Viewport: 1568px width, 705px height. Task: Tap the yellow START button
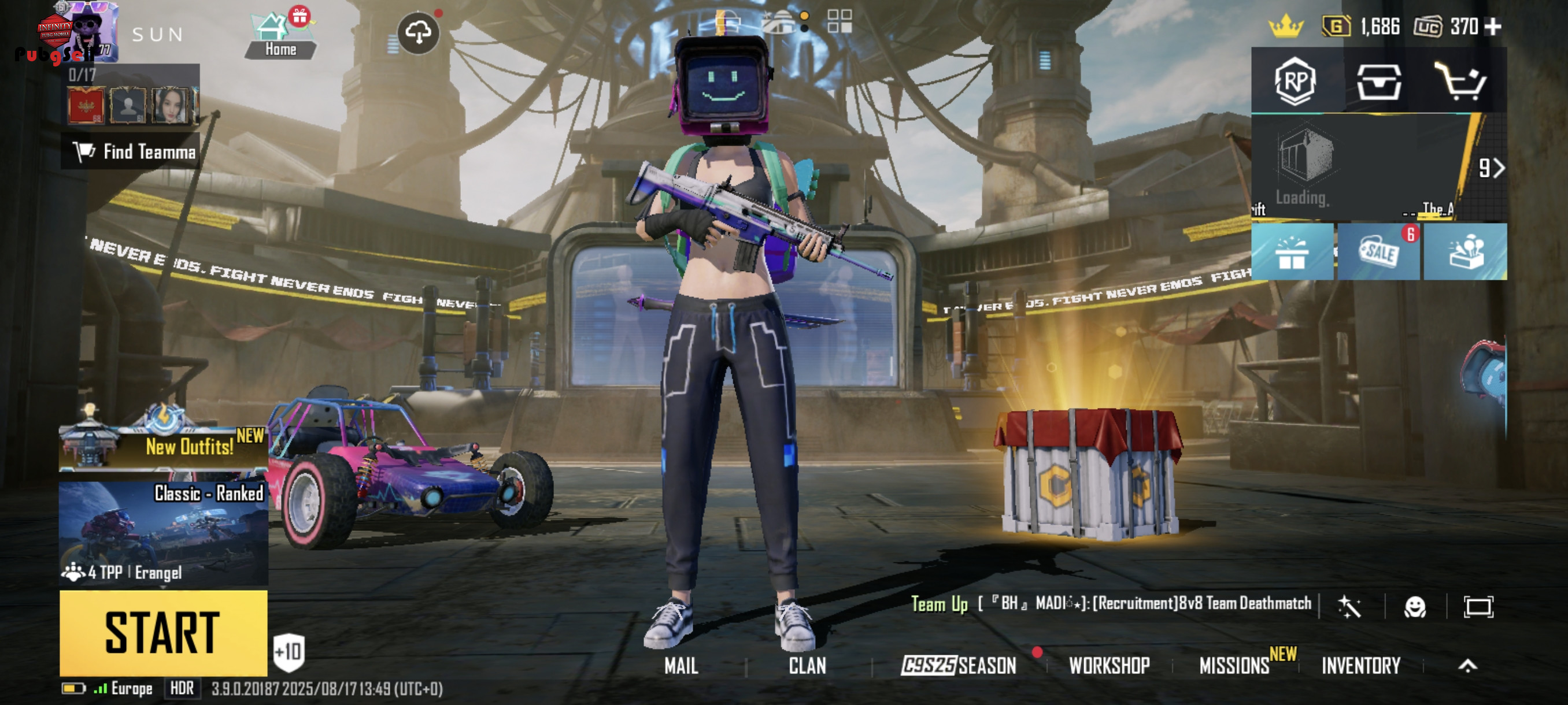[x=163, y=633]
